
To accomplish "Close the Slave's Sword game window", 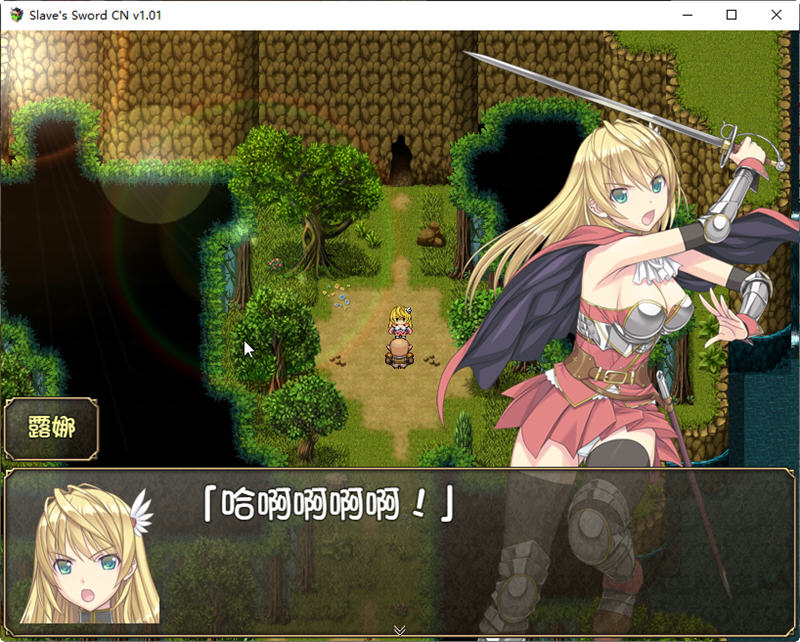I will tap(776, 15).
